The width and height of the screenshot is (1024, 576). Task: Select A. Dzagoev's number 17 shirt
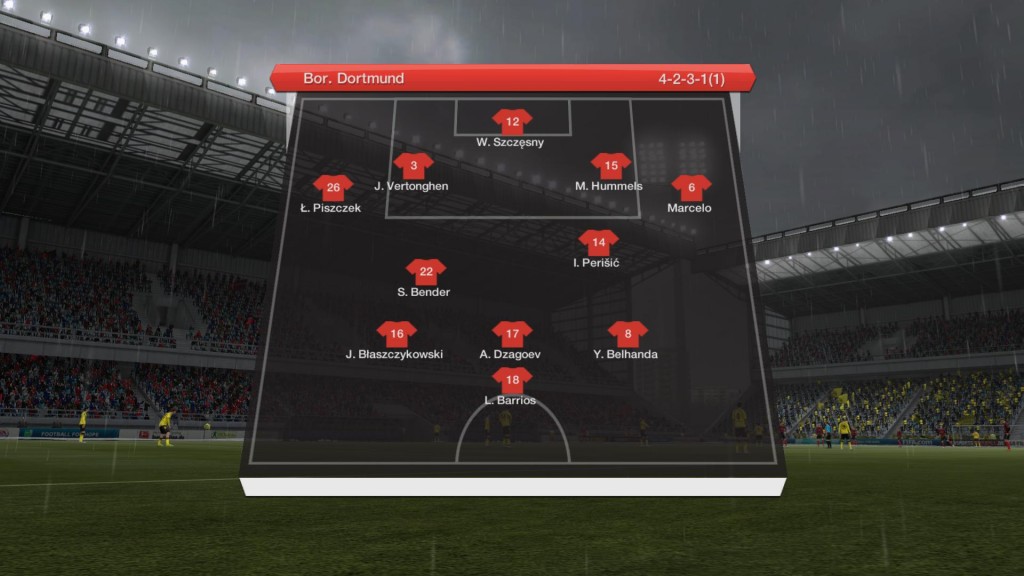coord(512,334)
